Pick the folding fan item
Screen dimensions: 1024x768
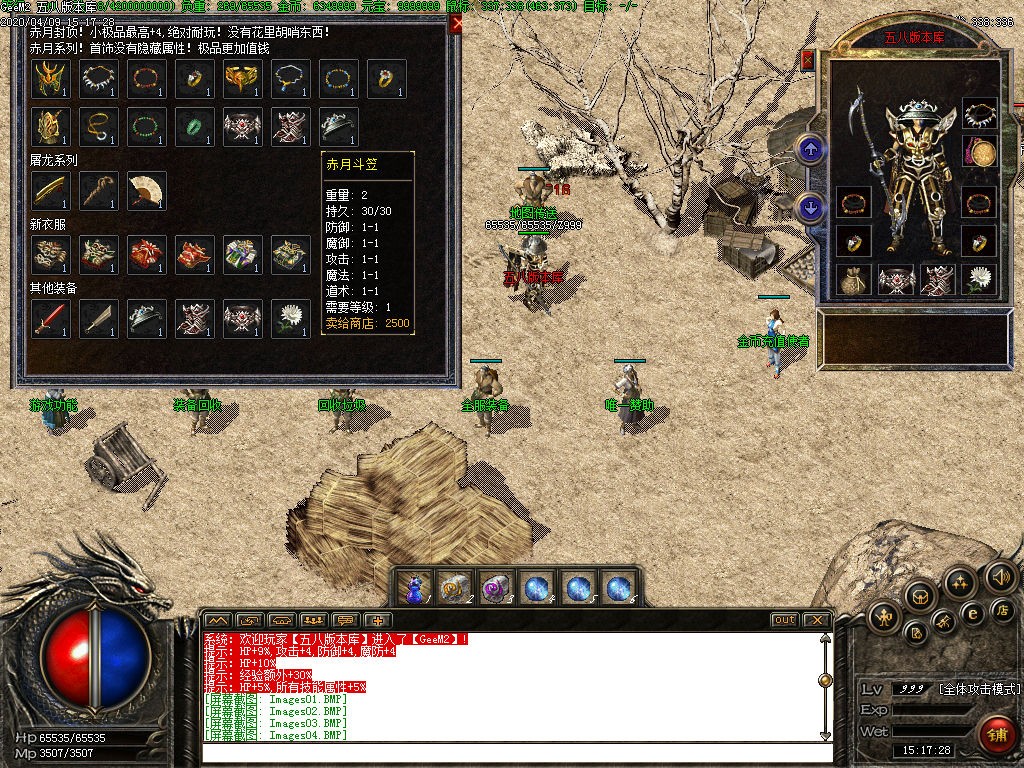[147, 191]
